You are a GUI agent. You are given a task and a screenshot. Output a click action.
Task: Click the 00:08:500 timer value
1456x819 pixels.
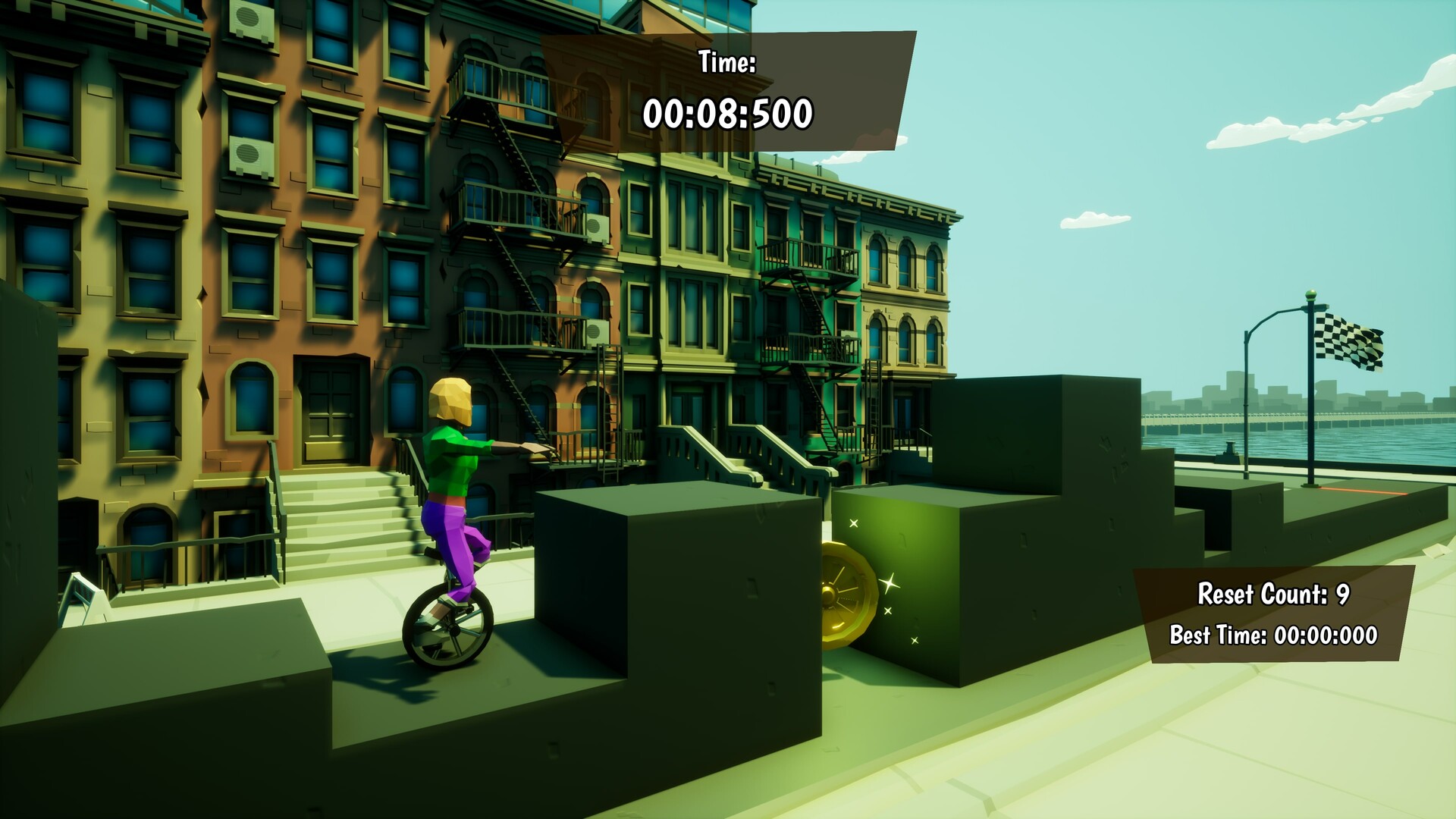[730, 115]
